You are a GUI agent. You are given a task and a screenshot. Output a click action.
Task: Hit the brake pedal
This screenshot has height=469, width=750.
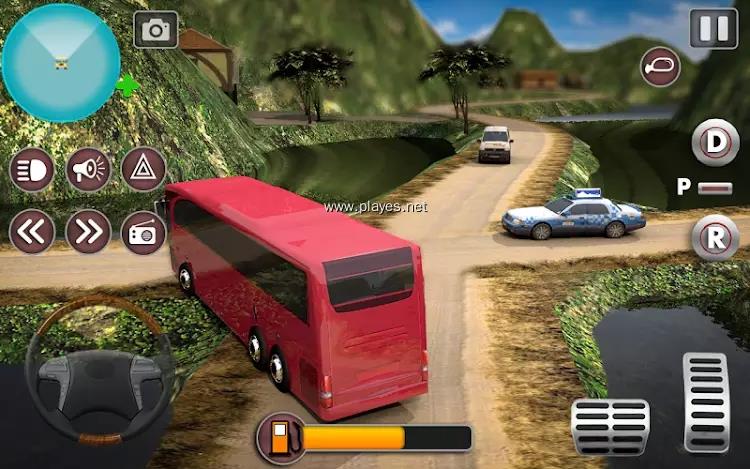click(609, 425)
